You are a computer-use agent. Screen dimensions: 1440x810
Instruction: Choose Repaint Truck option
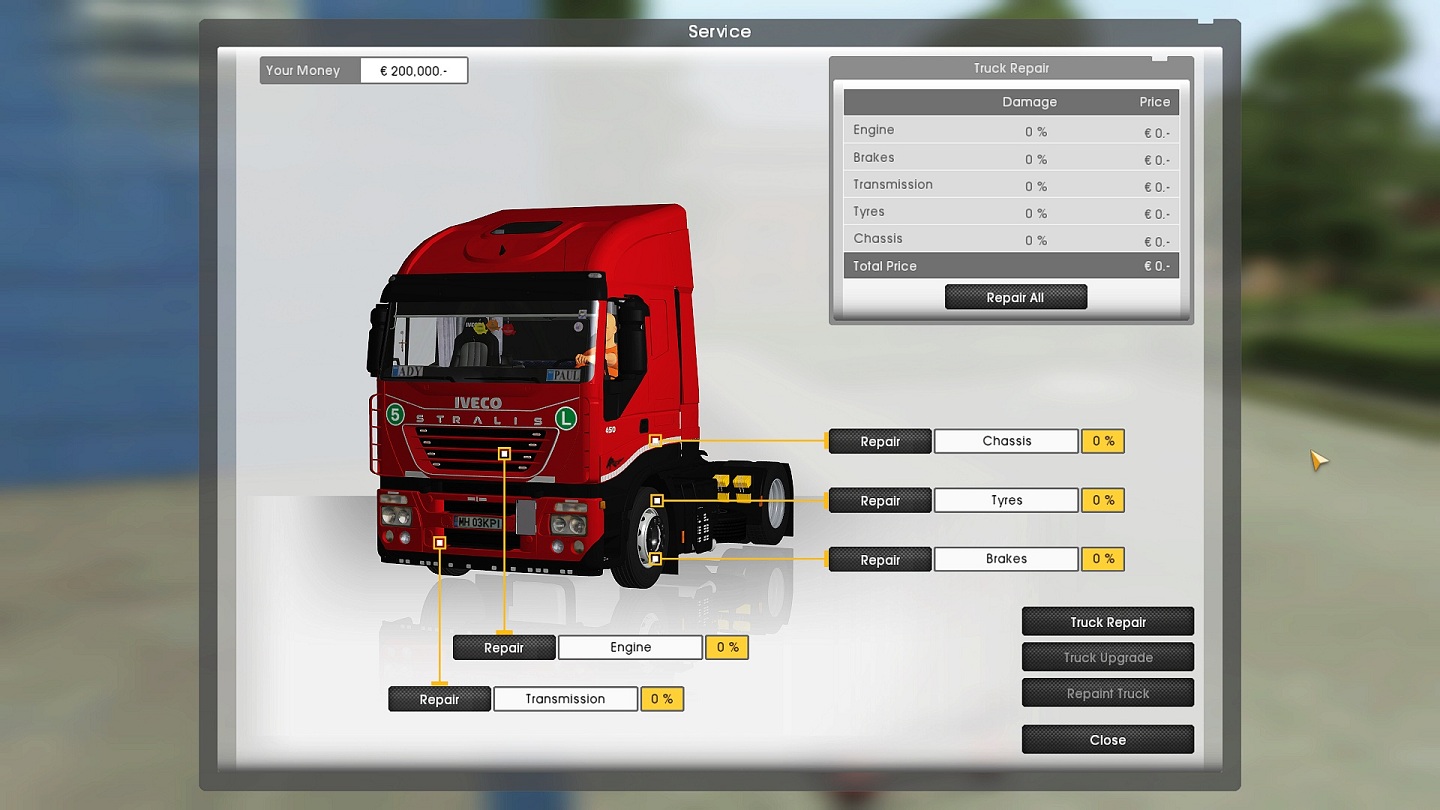click(1107, 693)
